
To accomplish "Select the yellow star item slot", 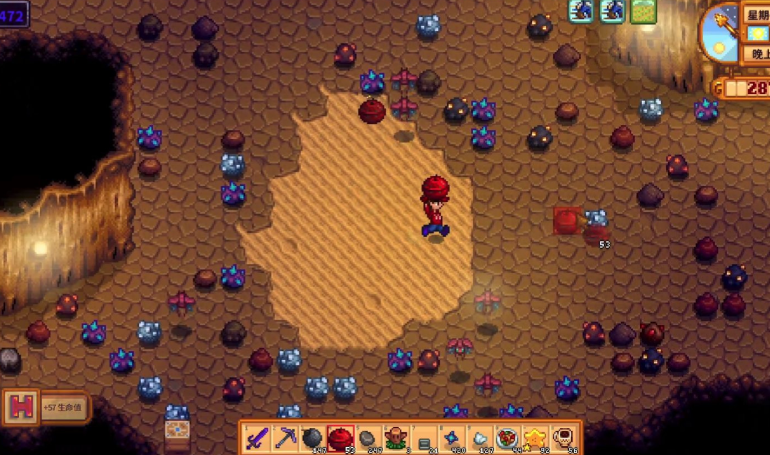I will (537, 439).
